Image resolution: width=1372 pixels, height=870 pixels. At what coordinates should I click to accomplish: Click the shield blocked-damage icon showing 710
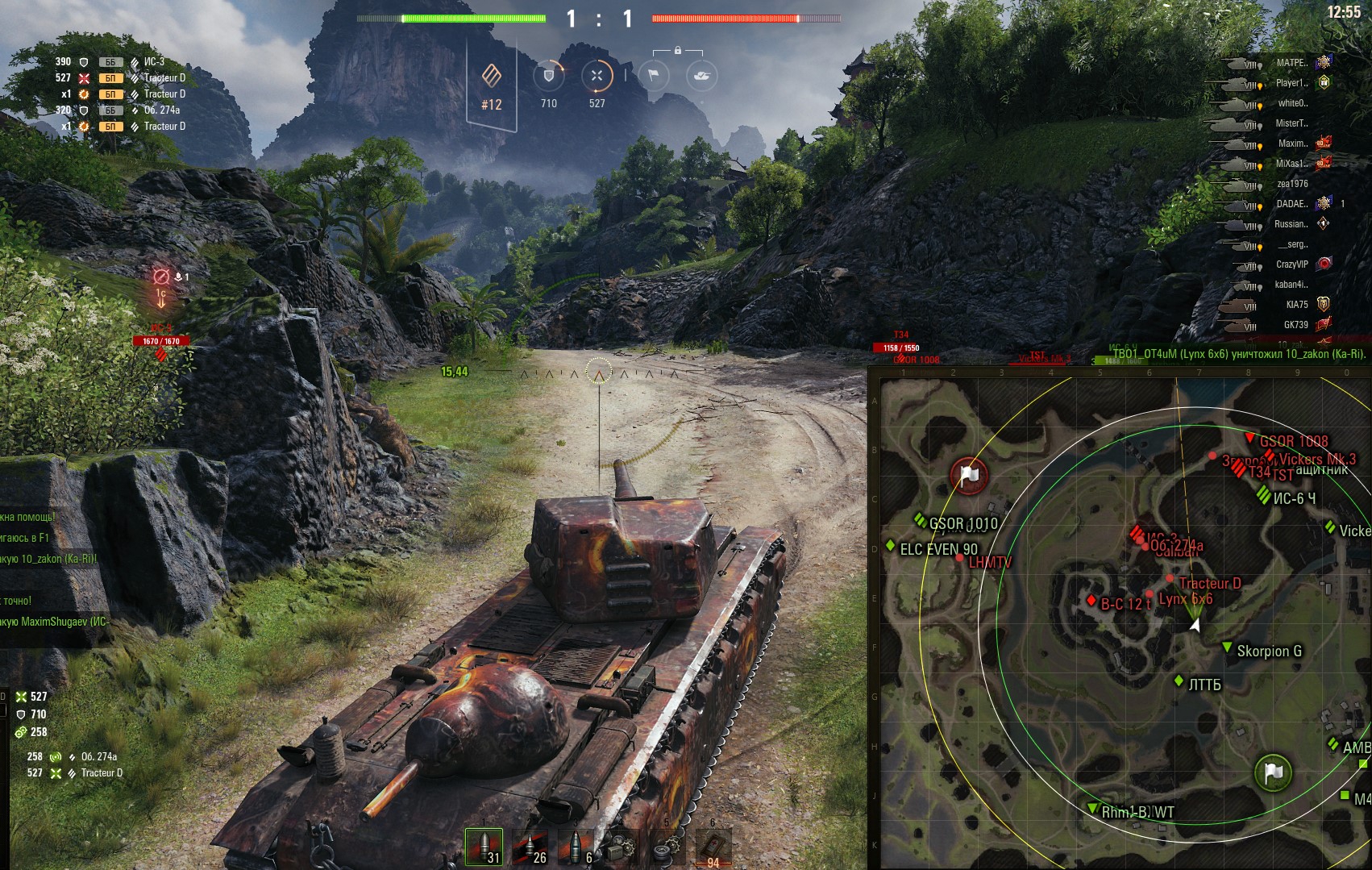(549, 76)
